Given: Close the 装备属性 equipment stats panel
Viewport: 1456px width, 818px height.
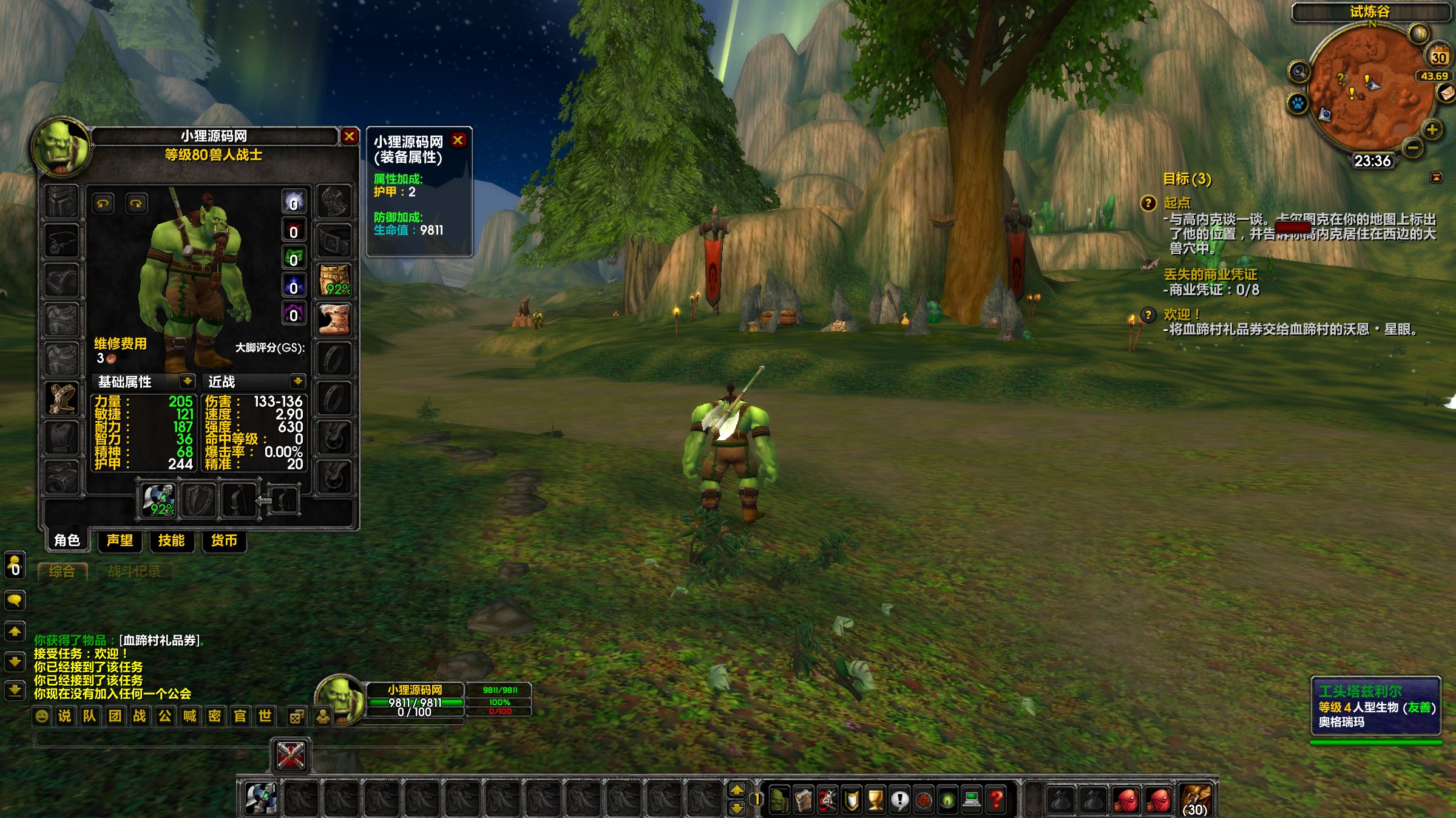Looking at the screenshot, I should point(458,140).
